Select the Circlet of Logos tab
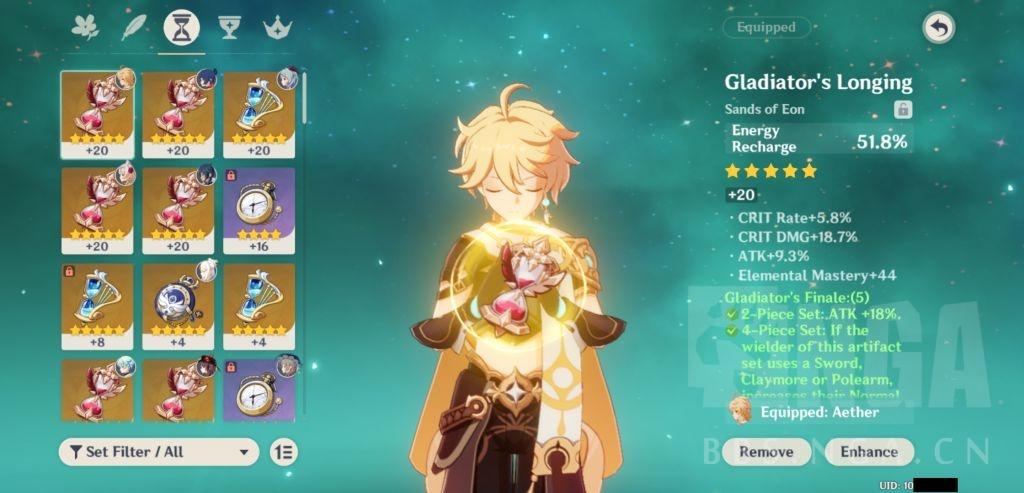This screenshot has height=493, width=1024. (x=276, y=27)
